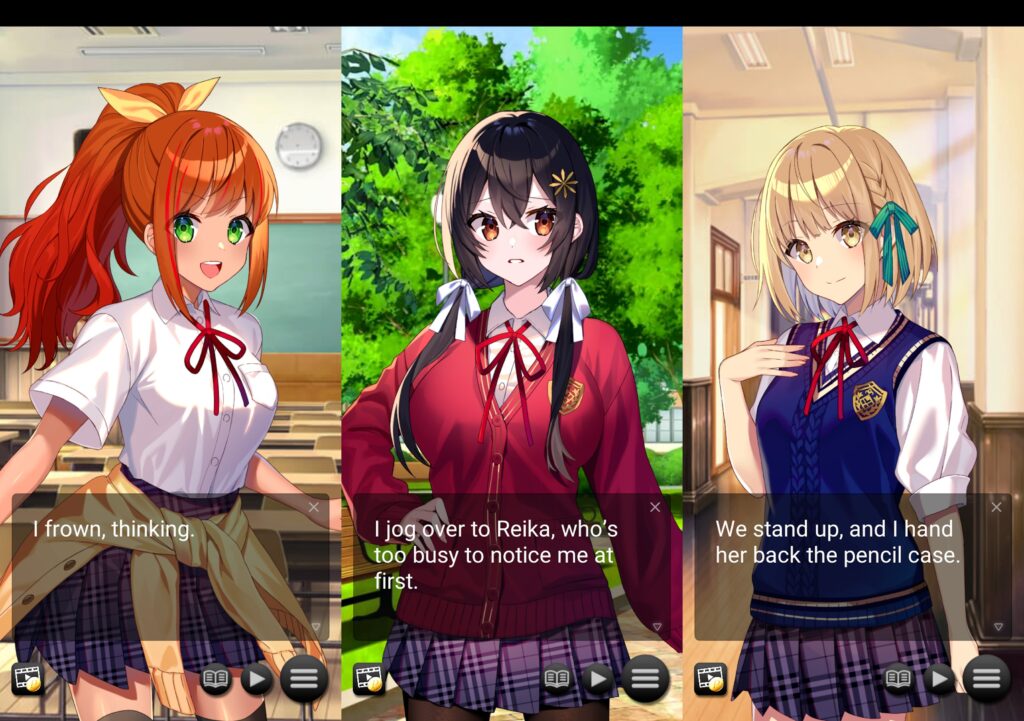The width and height of the screenshot is (1024, 721).
Task: Click the film clip icon in the red-haired girl's panel
Action: (27, 680)
